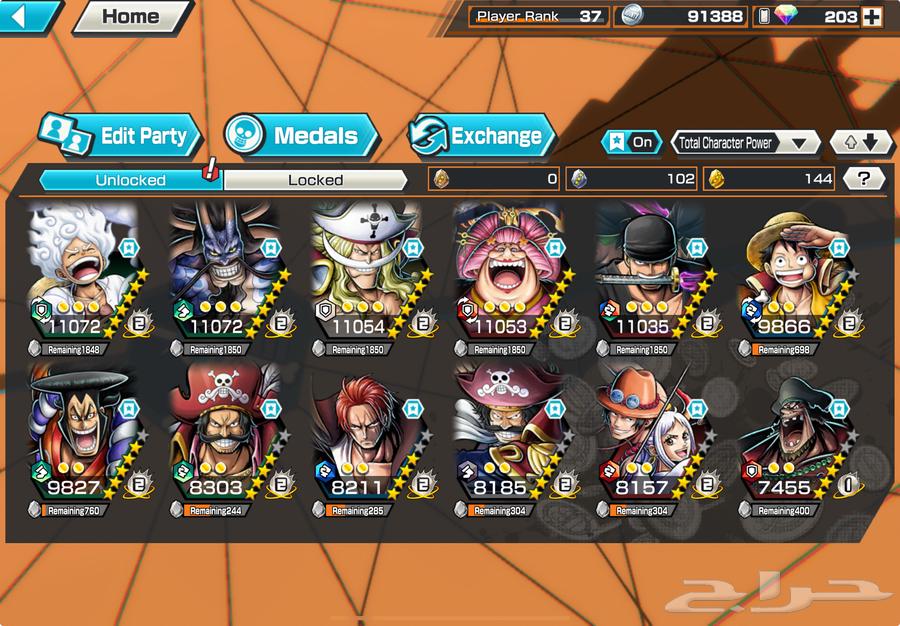The width and height of the screenshot is (900, 626).
Task: Reverse the sort order with arrows button
Action: click(861, 142)
